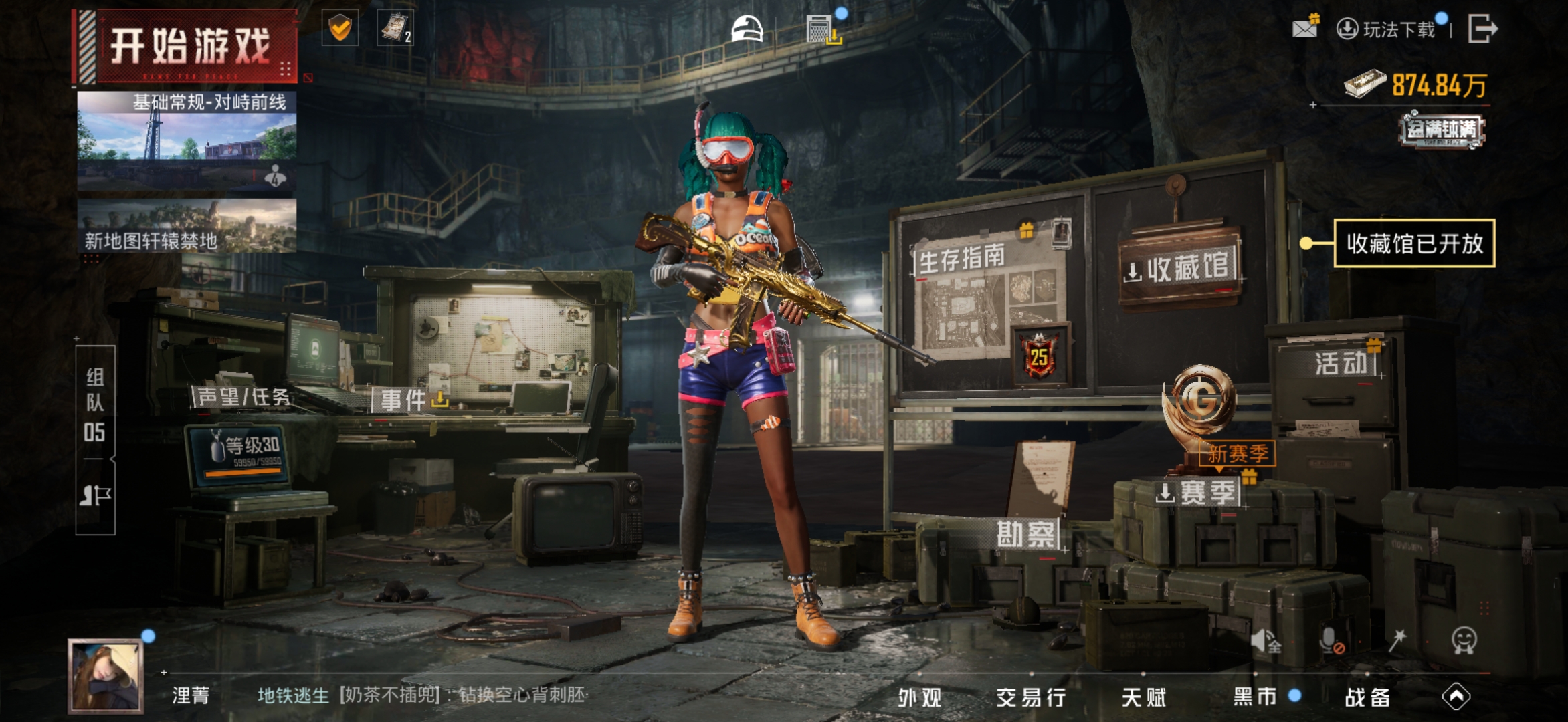The width and height of the screenshot is (1568, 722).
Task: Select the 基础常规-对峙前线 map mode thumbnail
Action: [187, 139]
